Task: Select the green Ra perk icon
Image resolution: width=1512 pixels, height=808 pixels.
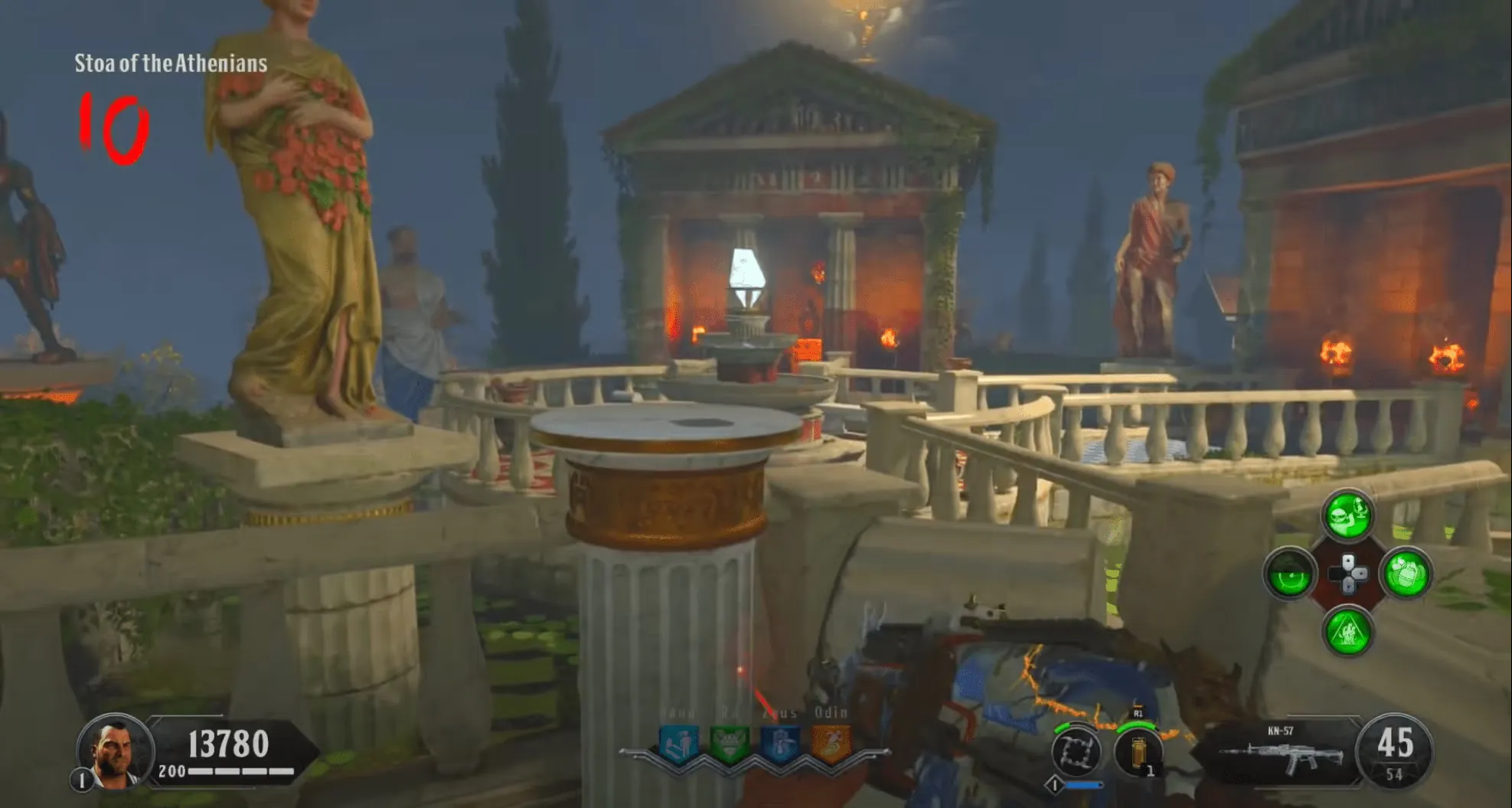Action: click(x=728, y=744)
